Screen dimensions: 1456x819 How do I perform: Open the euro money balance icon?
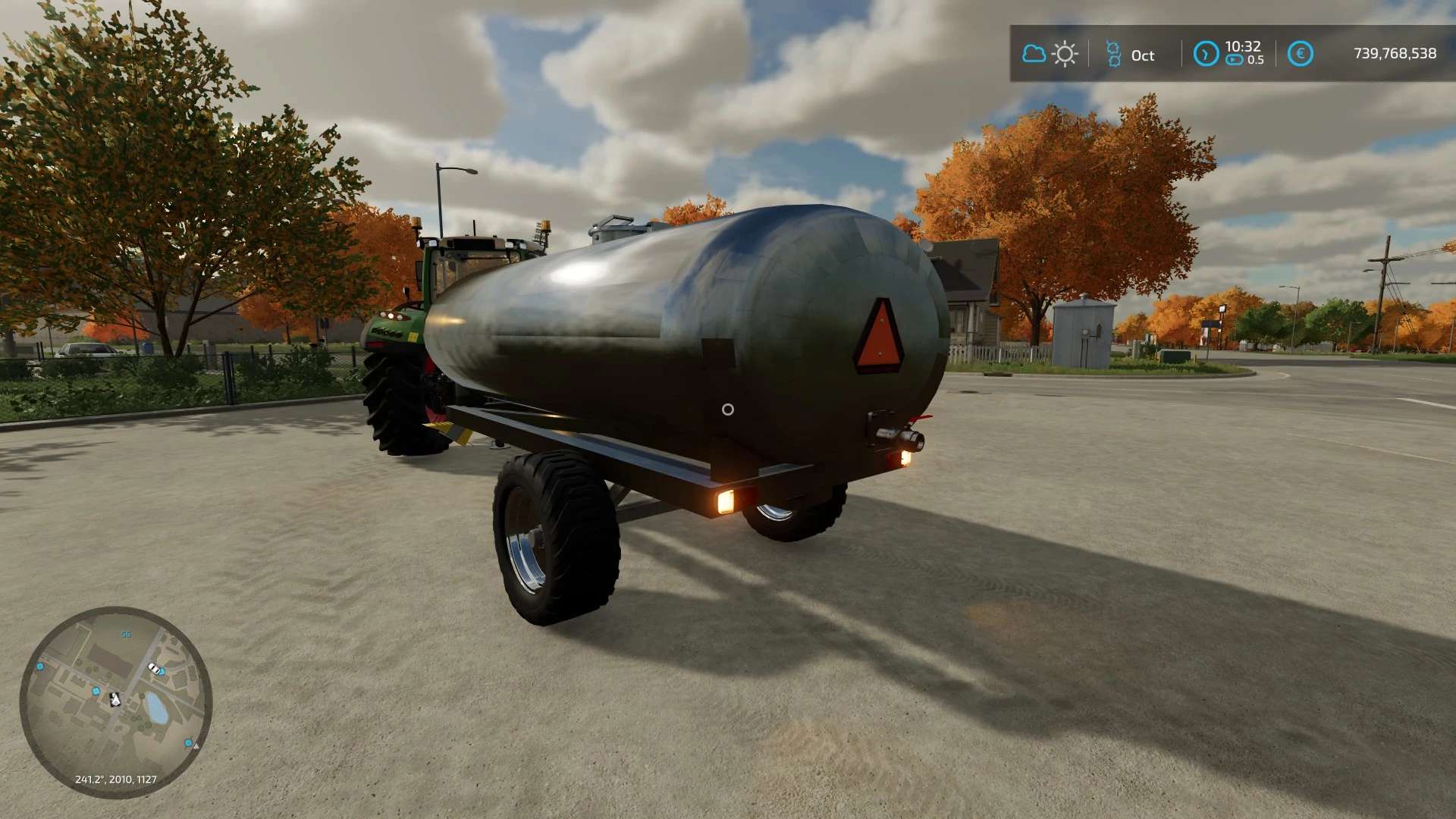1300,54
